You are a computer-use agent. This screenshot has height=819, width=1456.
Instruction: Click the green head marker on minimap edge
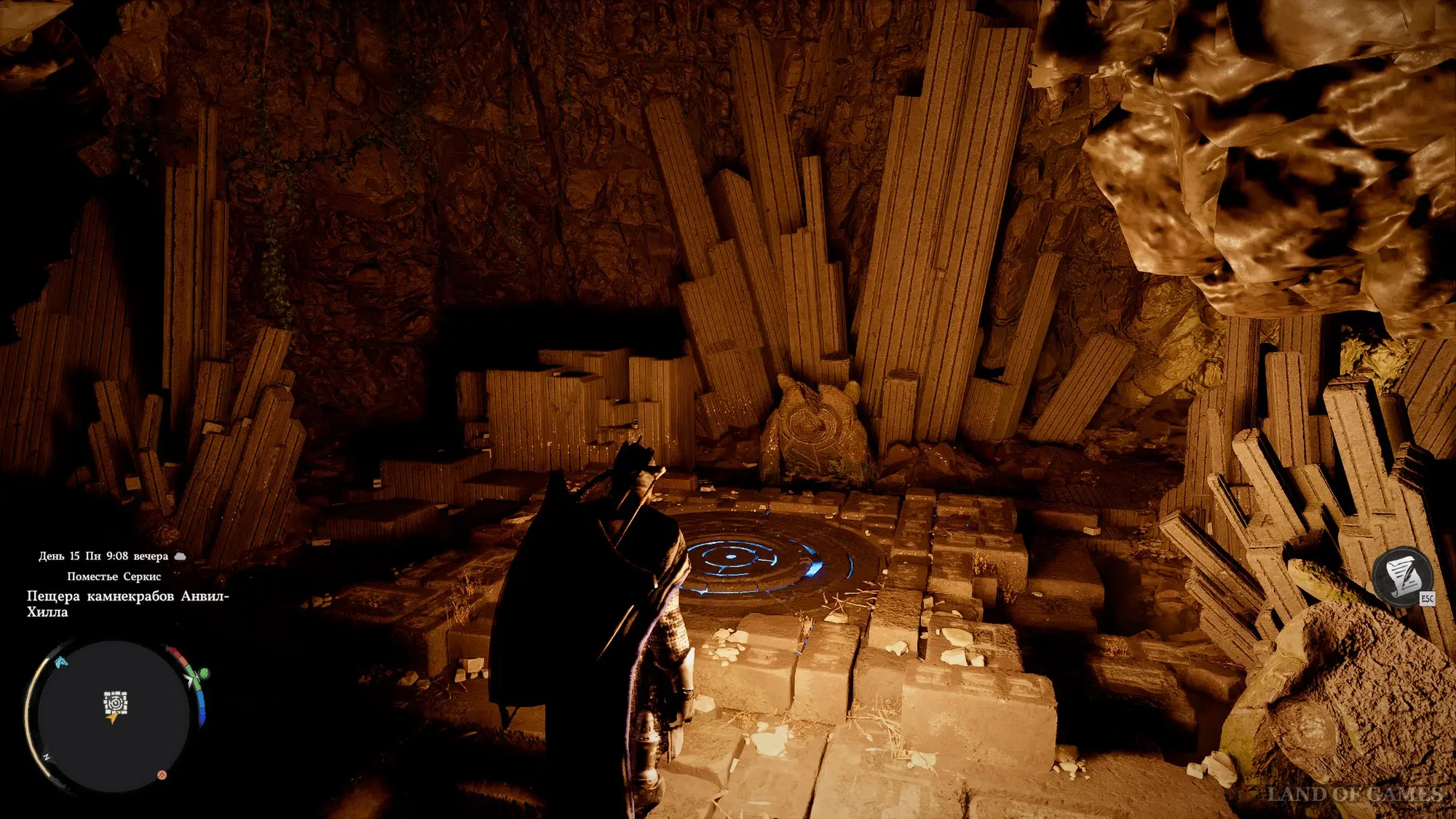click(203, 673)
